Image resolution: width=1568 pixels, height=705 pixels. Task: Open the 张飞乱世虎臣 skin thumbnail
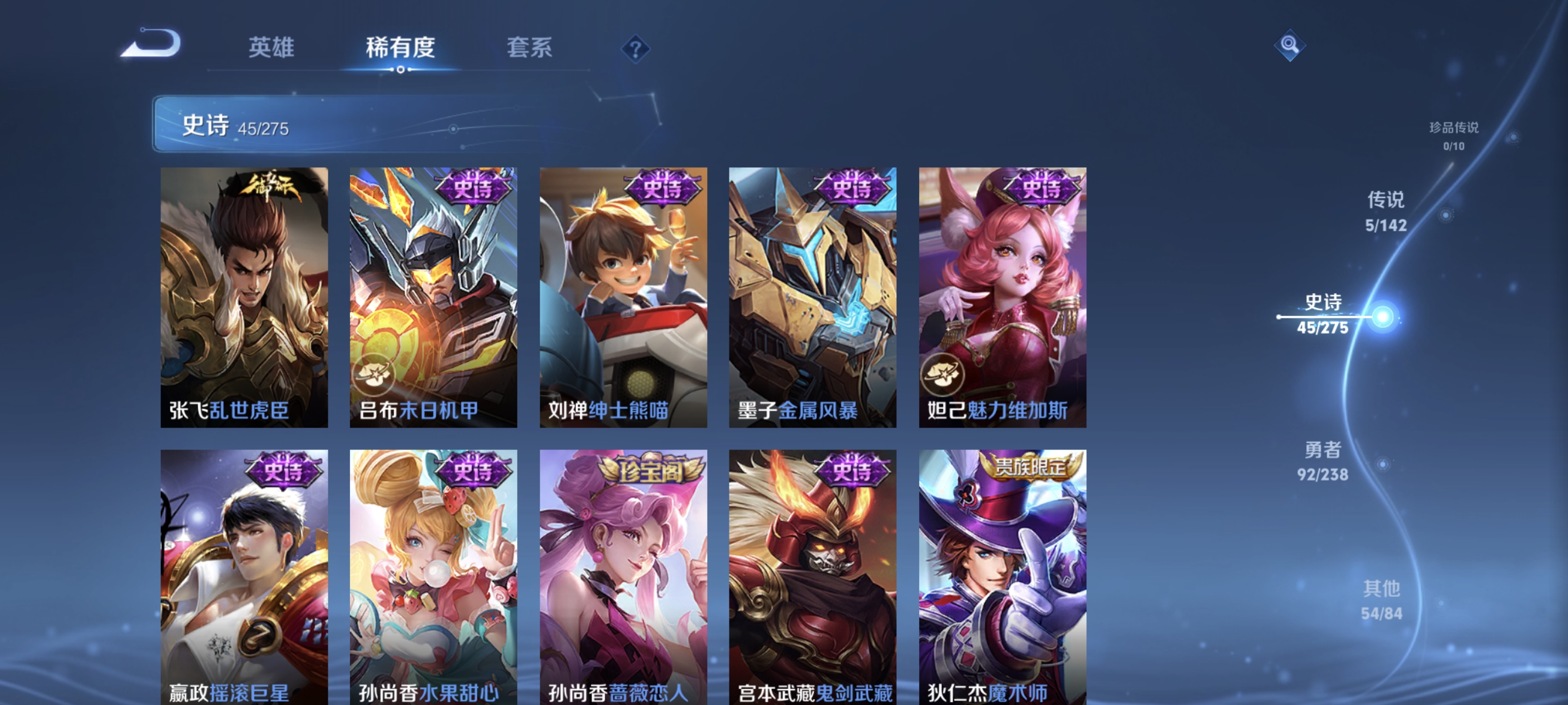tap(244, 298)
